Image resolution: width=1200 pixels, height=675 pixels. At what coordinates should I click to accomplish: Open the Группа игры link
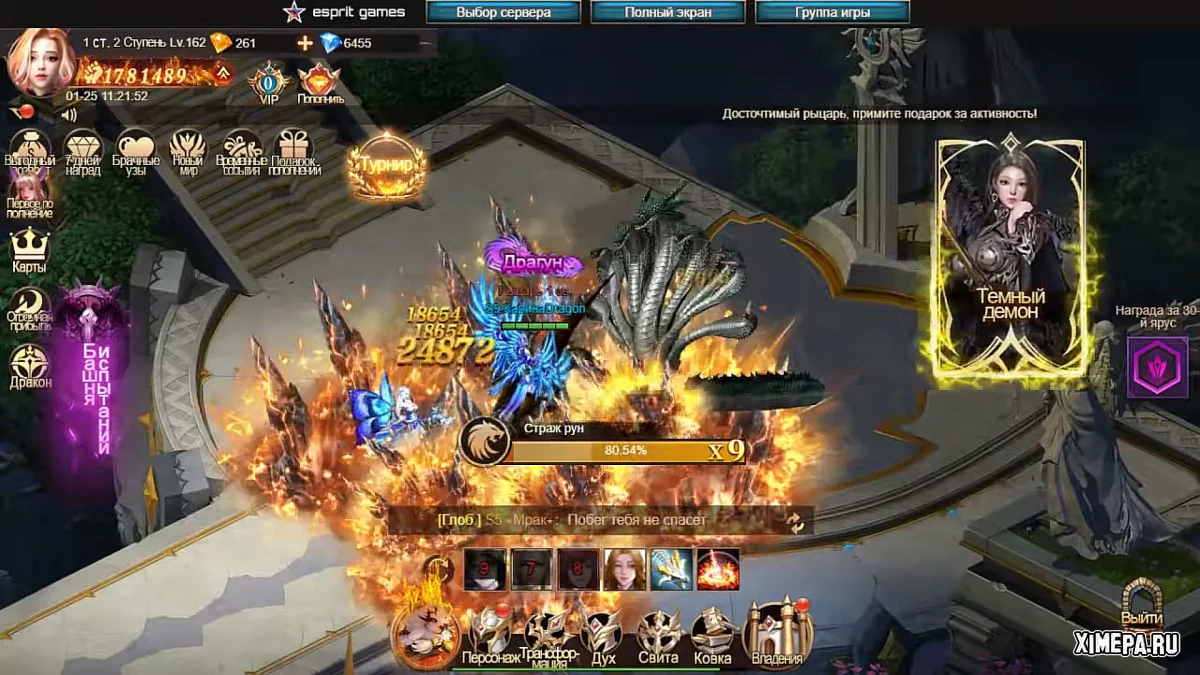pyautogui.click(x=832, y=13)
